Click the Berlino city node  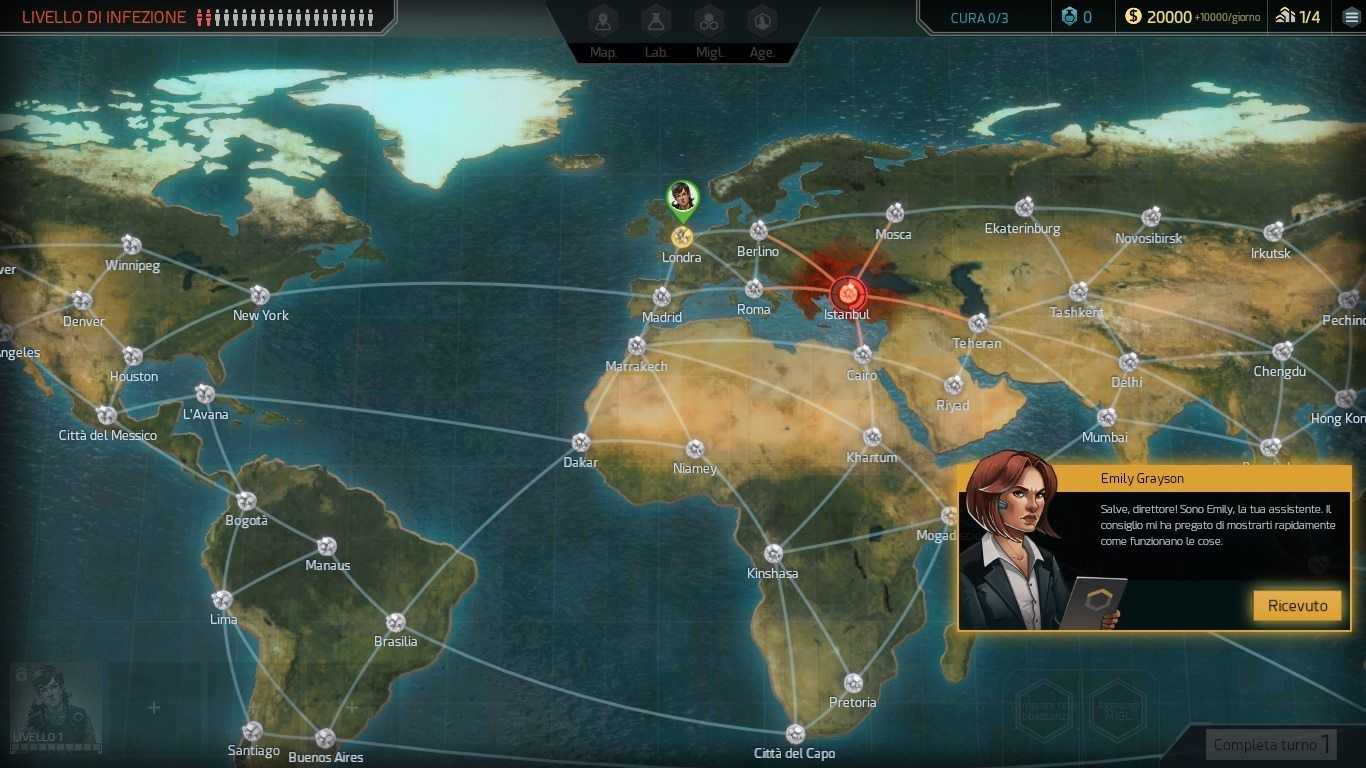(x=759, y=231)
